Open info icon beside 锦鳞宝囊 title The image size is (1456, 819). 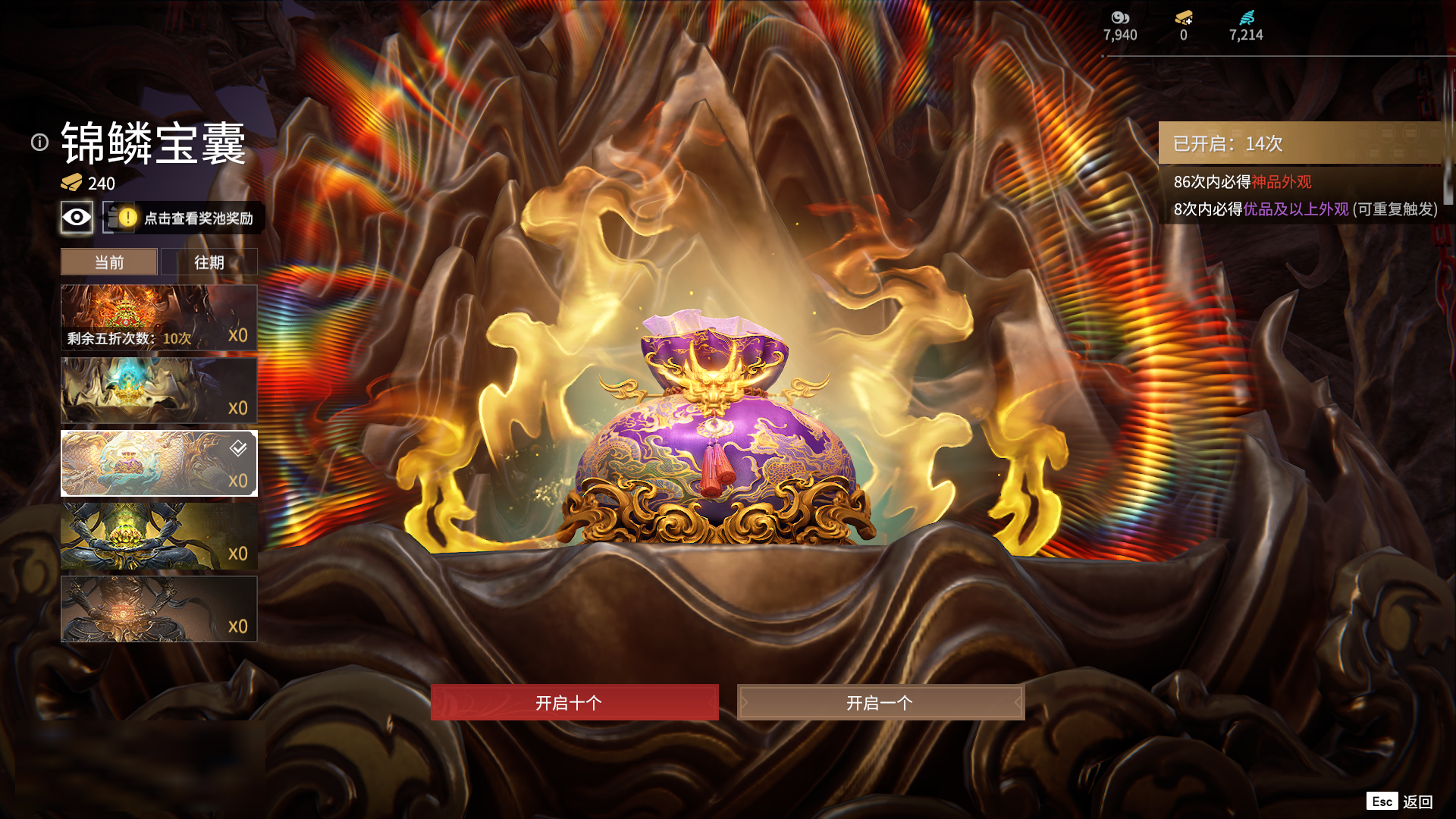click(x=39, y=143)
